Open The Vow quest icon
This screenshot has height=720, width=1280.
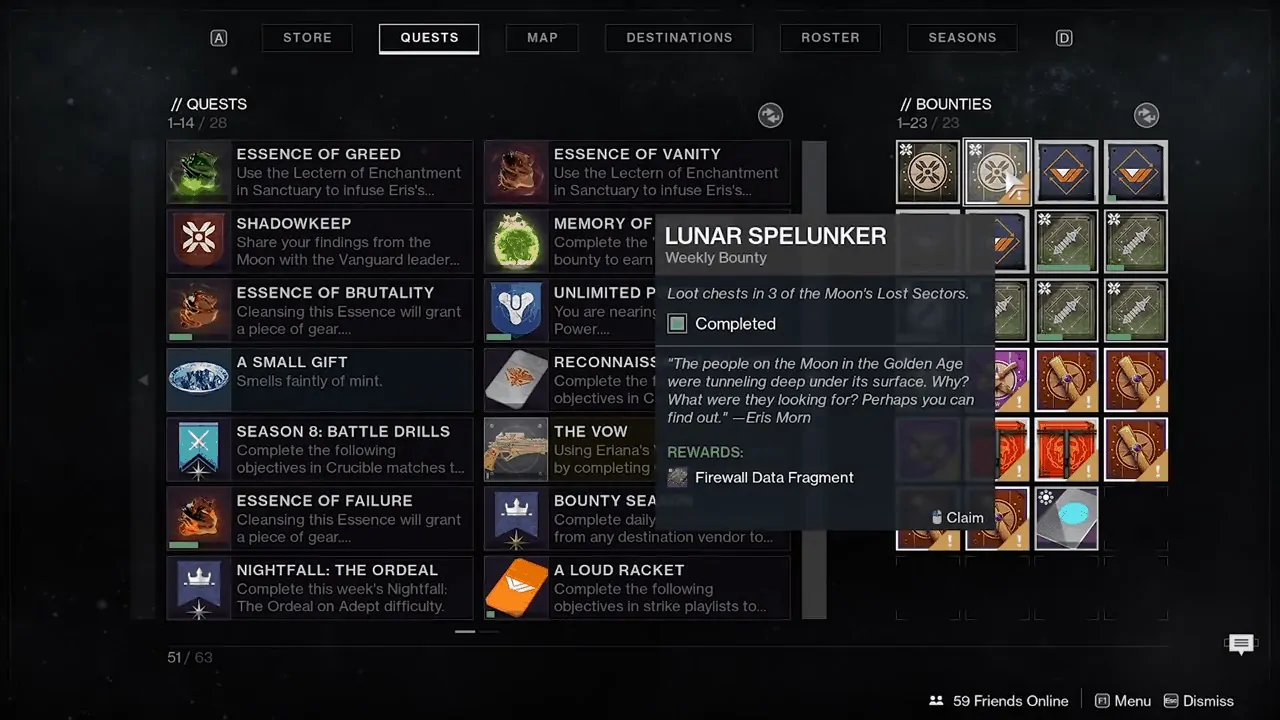point(516,449)
